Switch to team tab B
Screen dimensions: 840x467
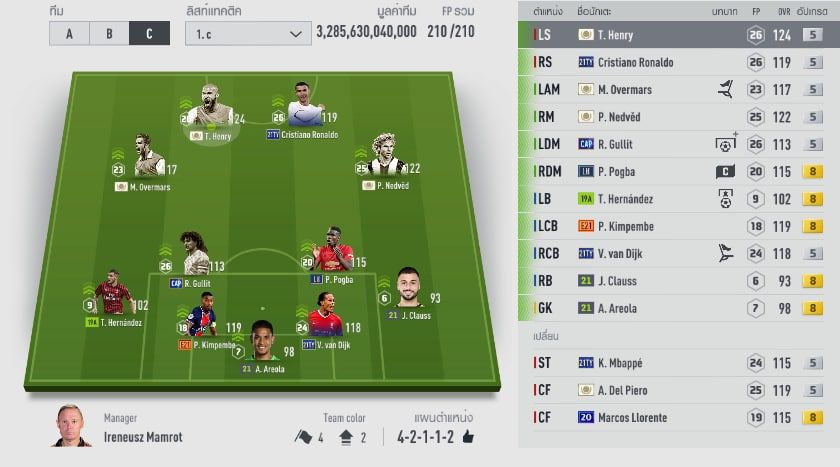coord(109,33)
